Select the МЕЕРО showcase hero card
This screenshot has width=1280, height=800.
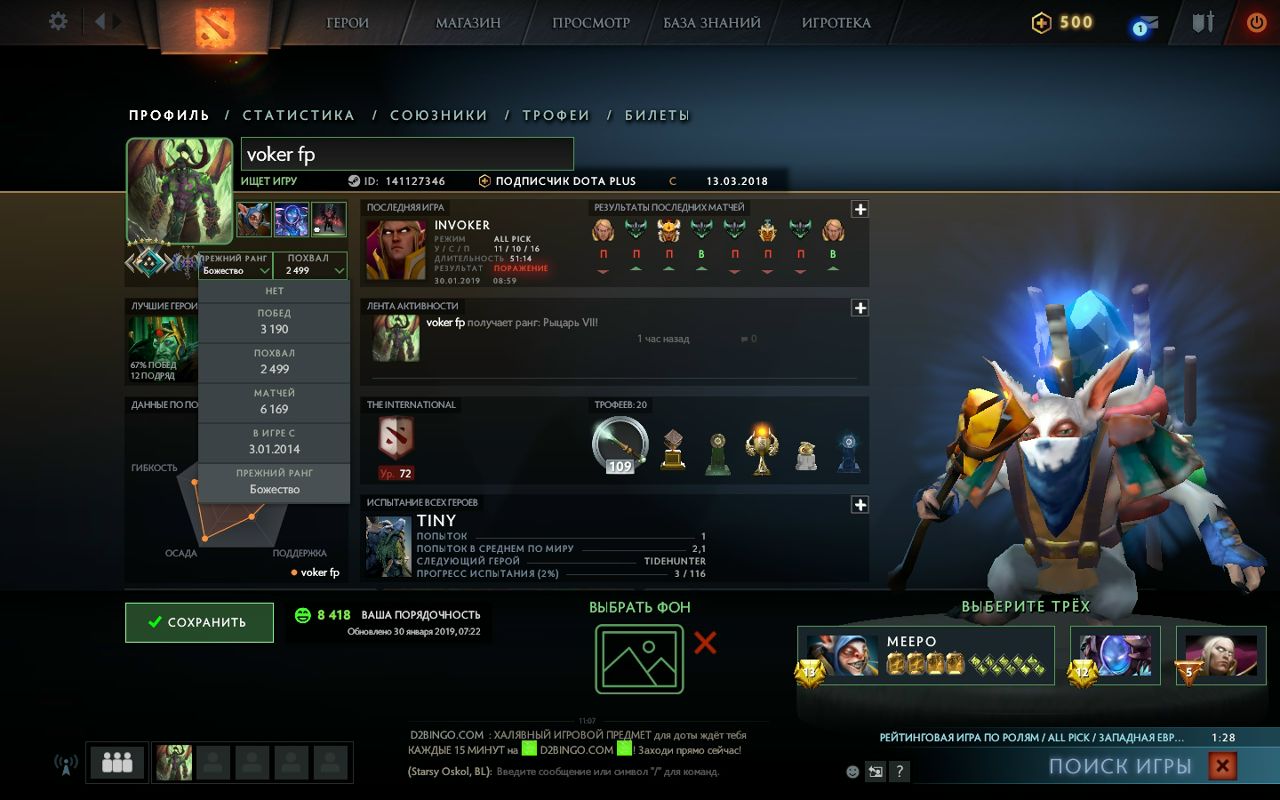[925, 655]
